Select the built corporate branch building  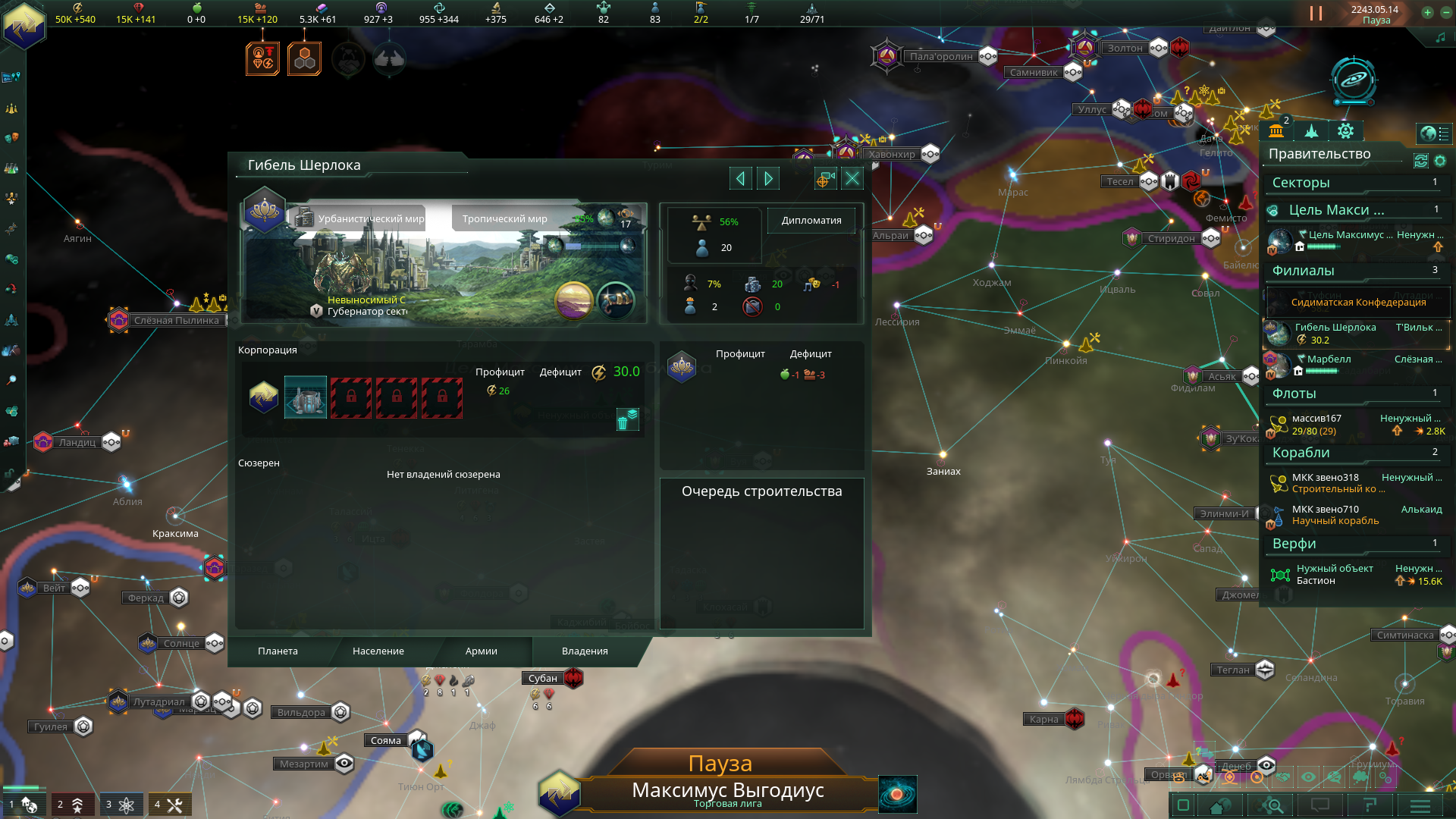point(305,397)
